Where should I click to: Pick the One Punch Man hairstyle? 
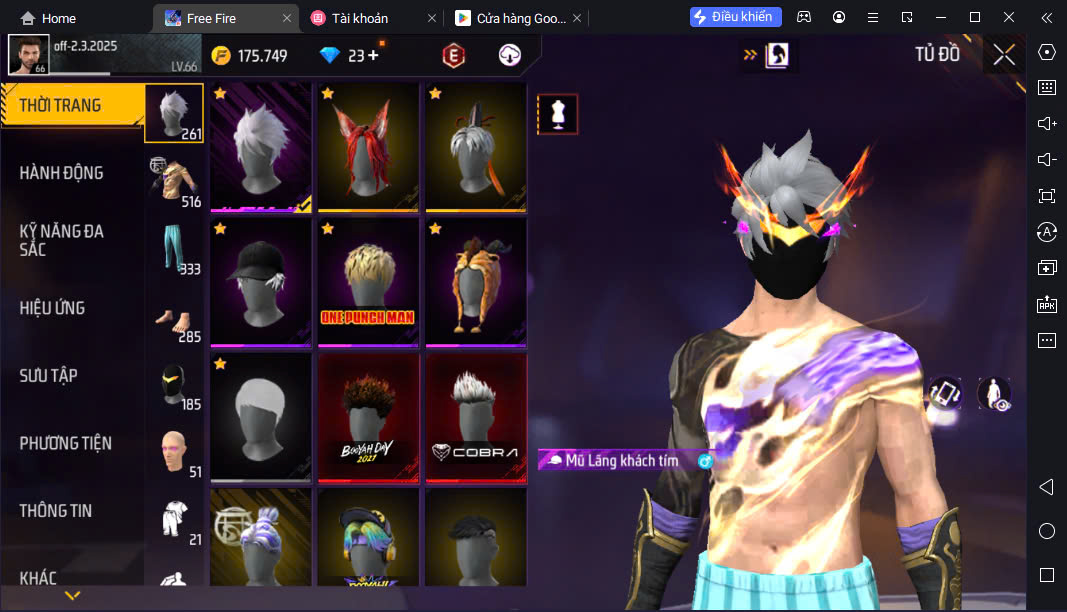[368, 284]
